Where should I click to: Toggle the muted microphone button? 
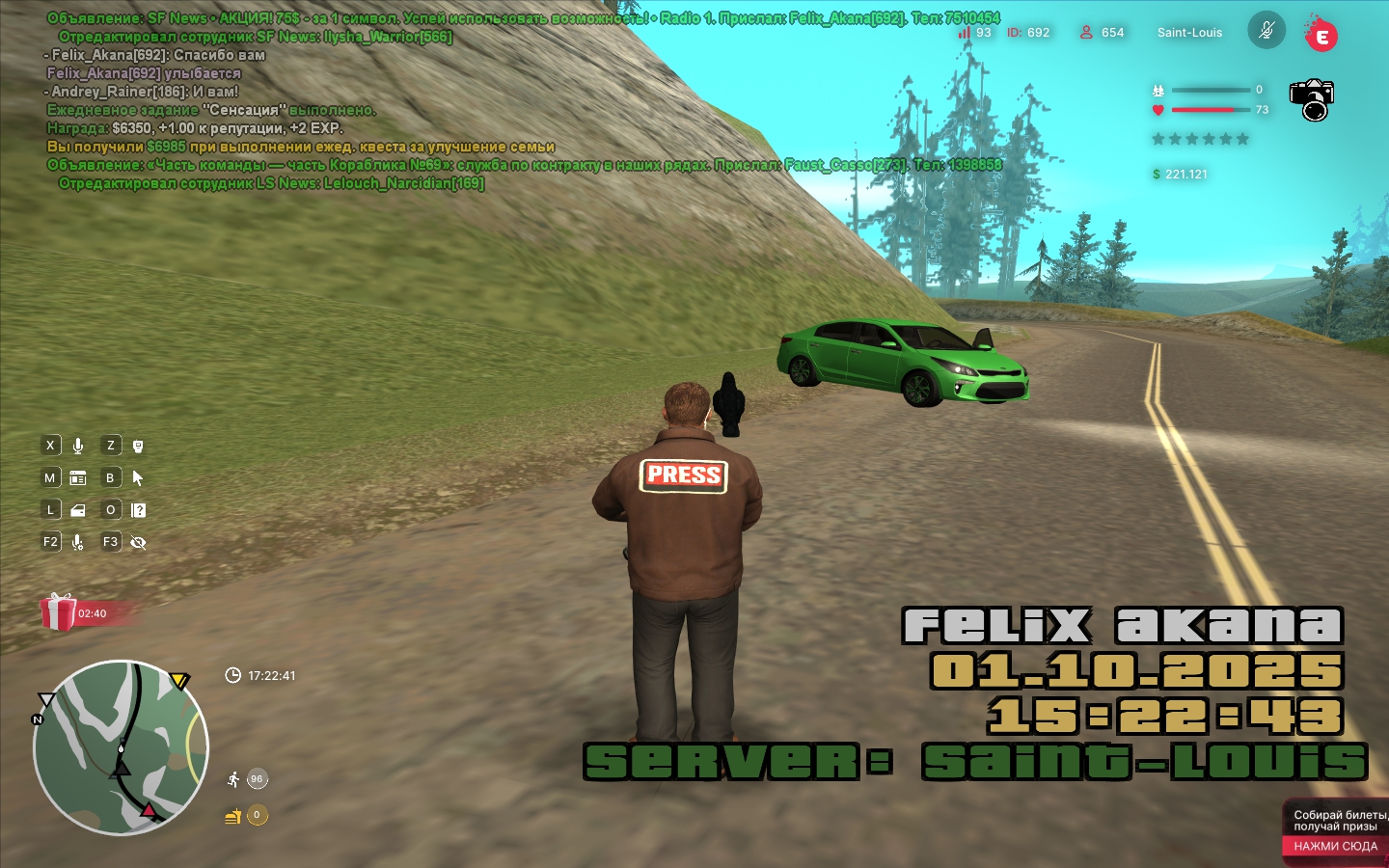click(1266, 31)
